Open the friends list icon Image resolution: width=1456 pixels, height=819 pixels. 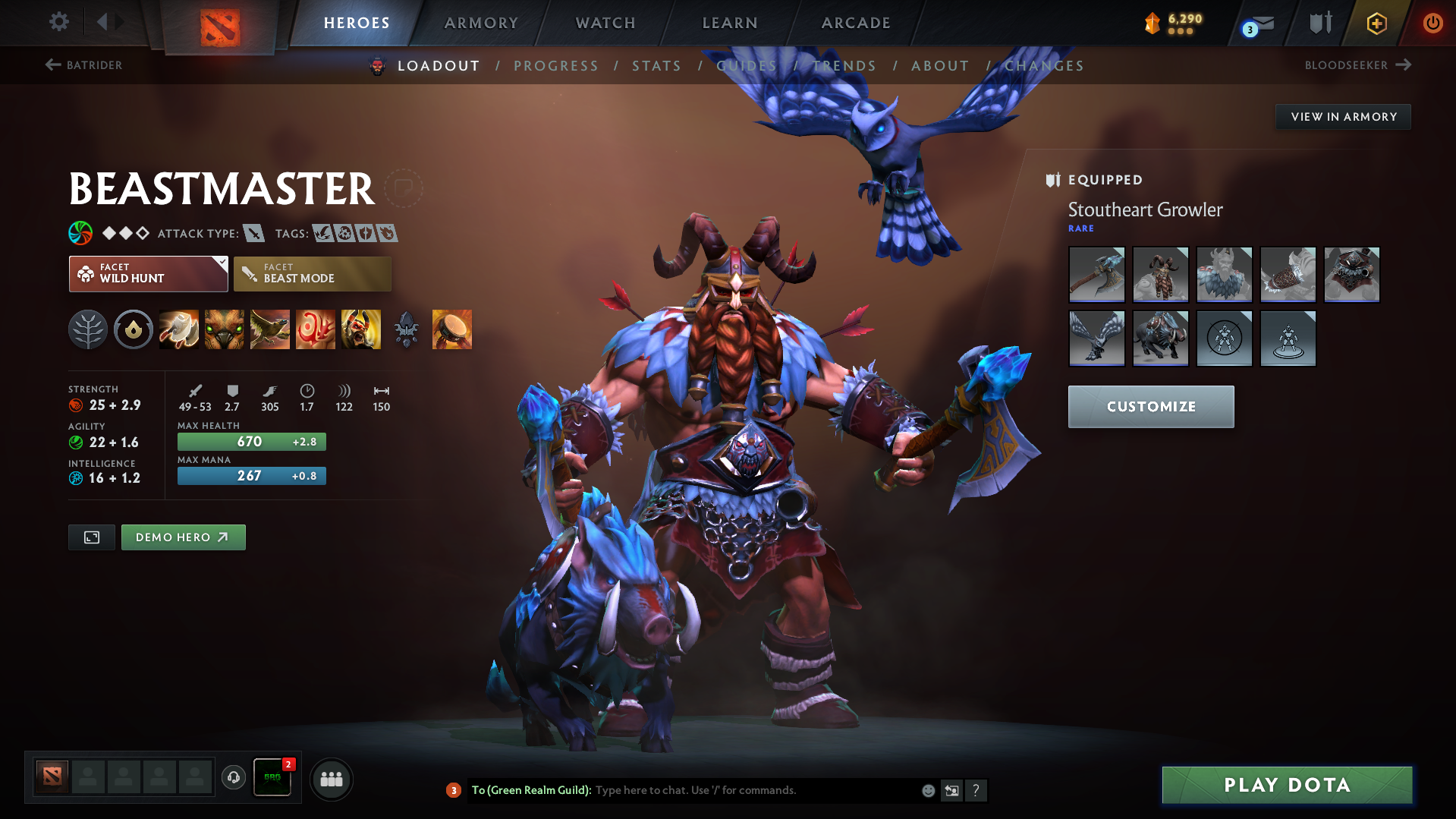point(331,779)
